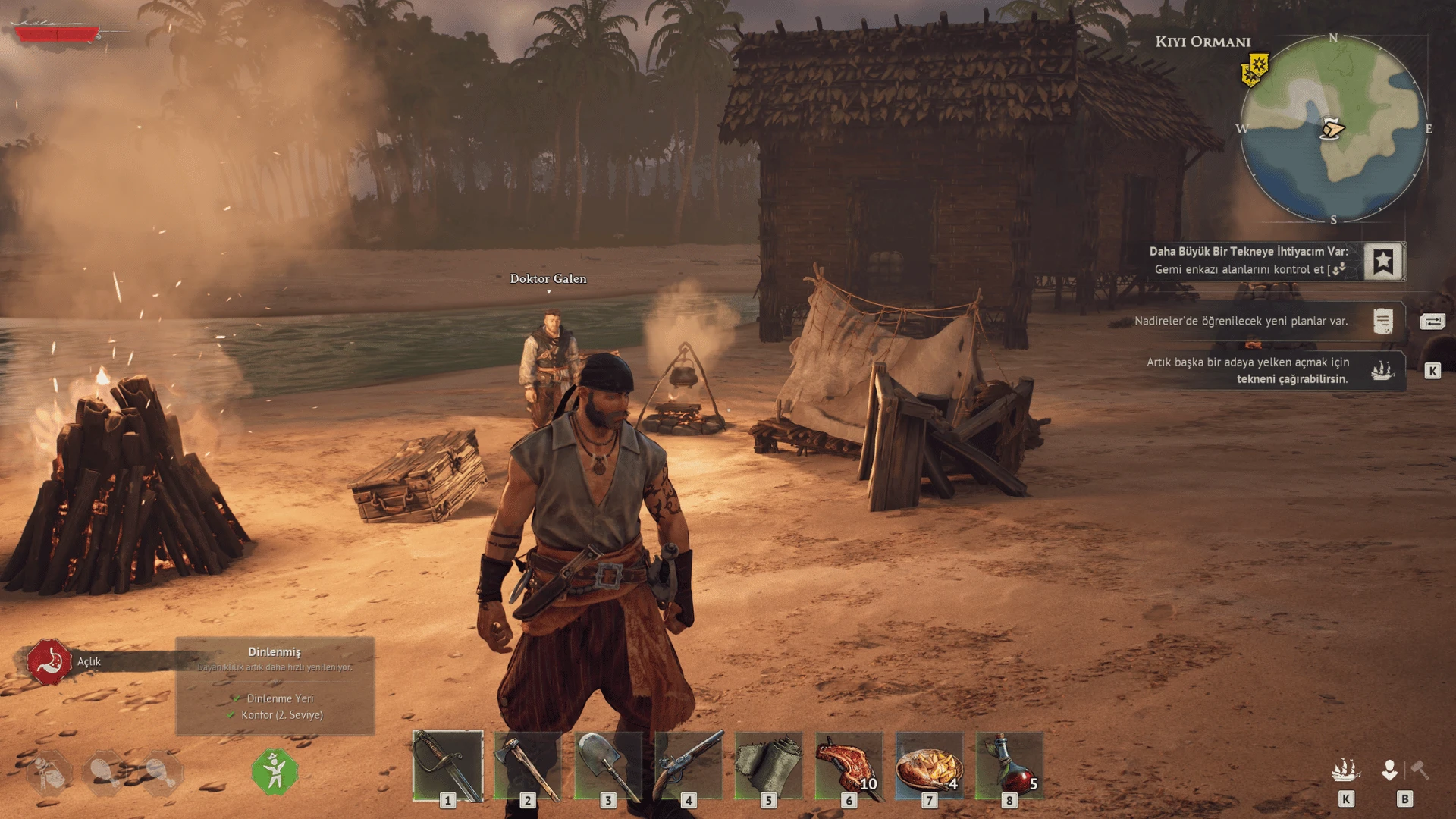Pick the cloth bandage roll slot

pos(768,766)
